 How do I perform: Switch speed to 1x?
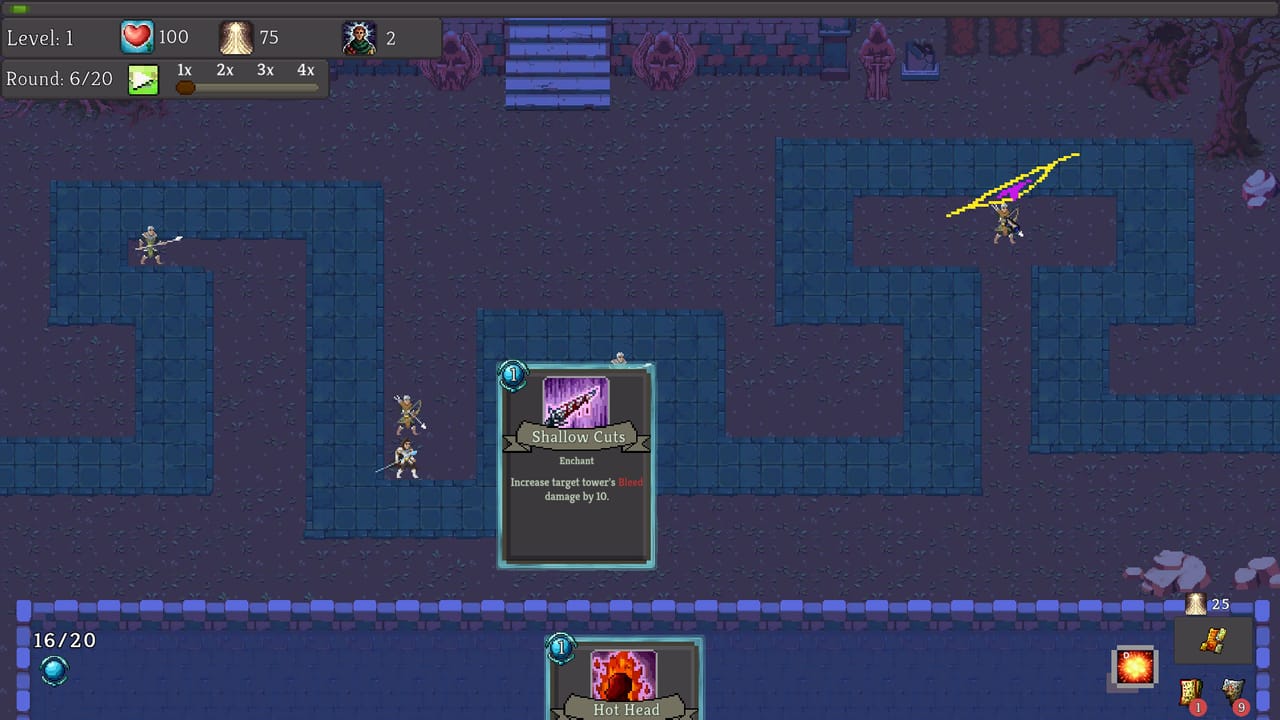pos(183,70)
